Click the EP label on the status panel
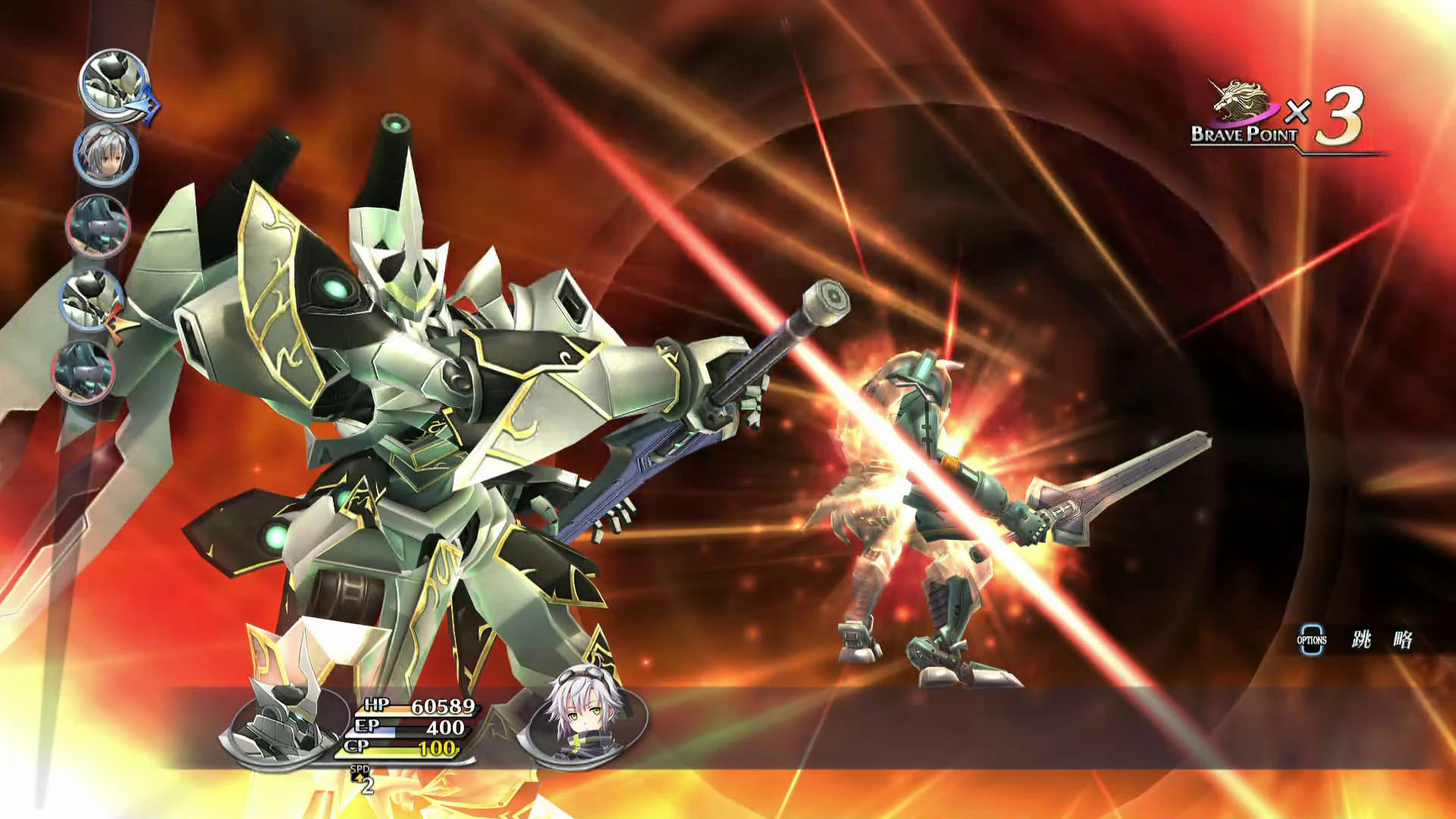The height and width of the screenshot is (819, 1456). 368,727
